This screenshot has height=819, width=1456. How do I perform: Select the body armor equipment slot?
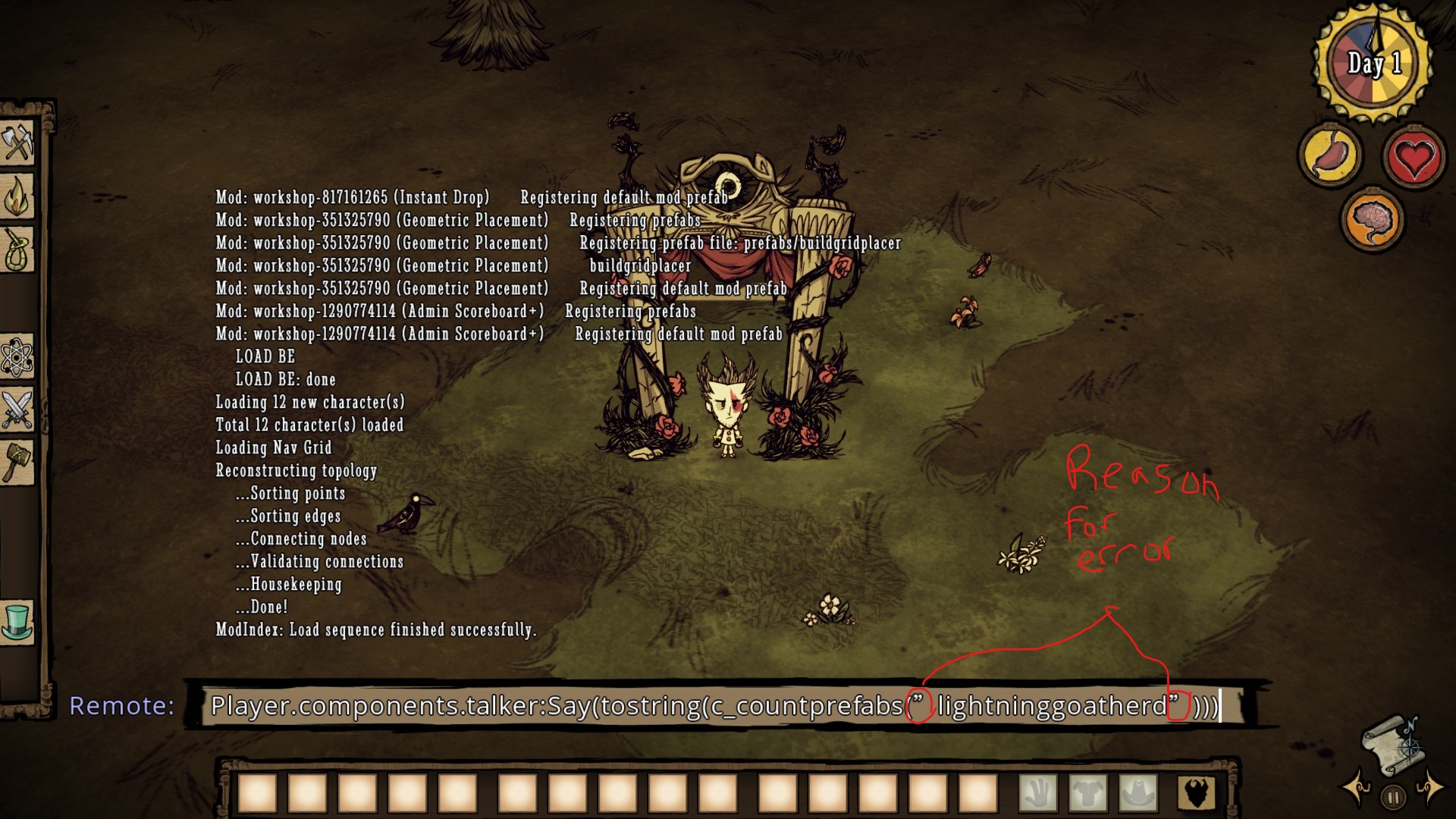1088,793
